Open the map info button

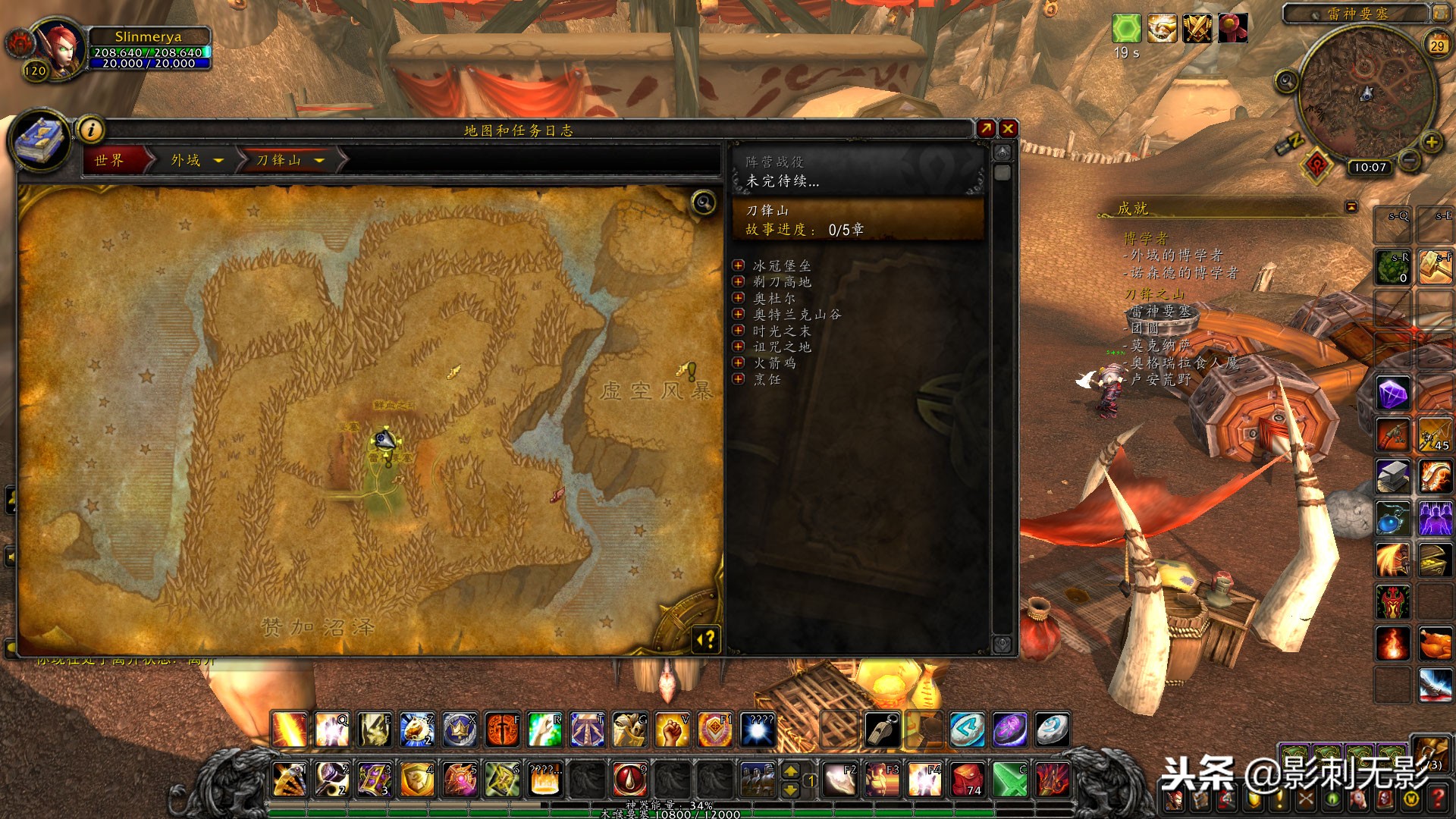(91, 130)
